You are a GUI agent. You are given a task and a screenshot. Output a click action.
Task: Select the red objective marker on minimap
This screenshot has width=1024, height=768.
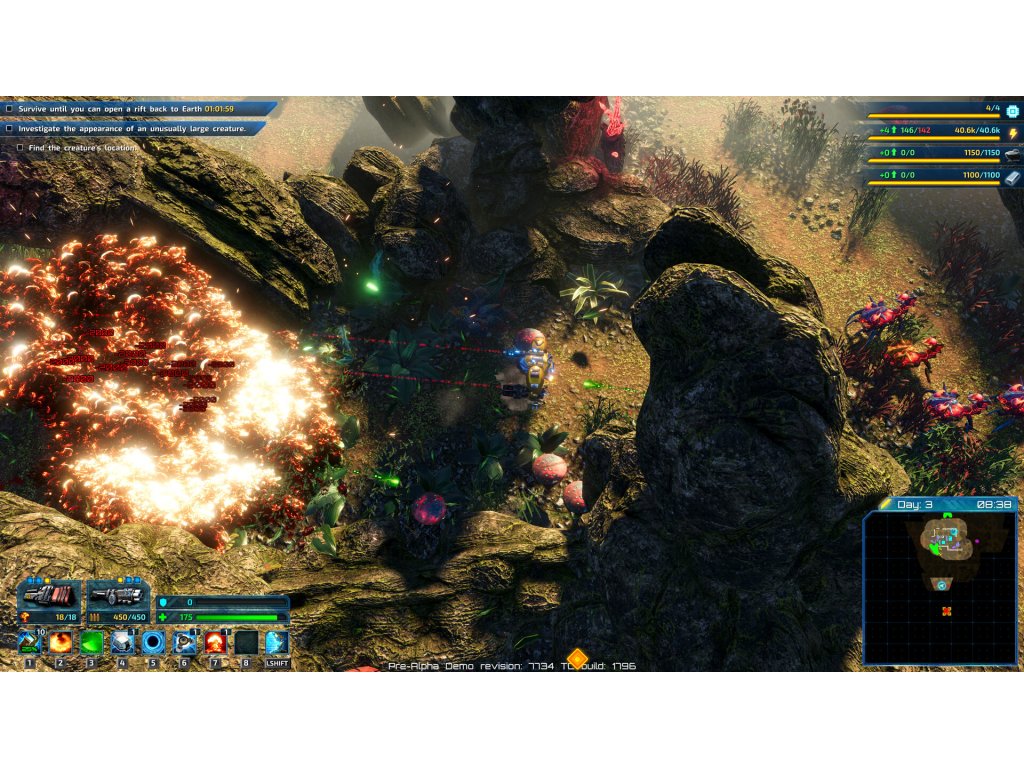(945, 611)
